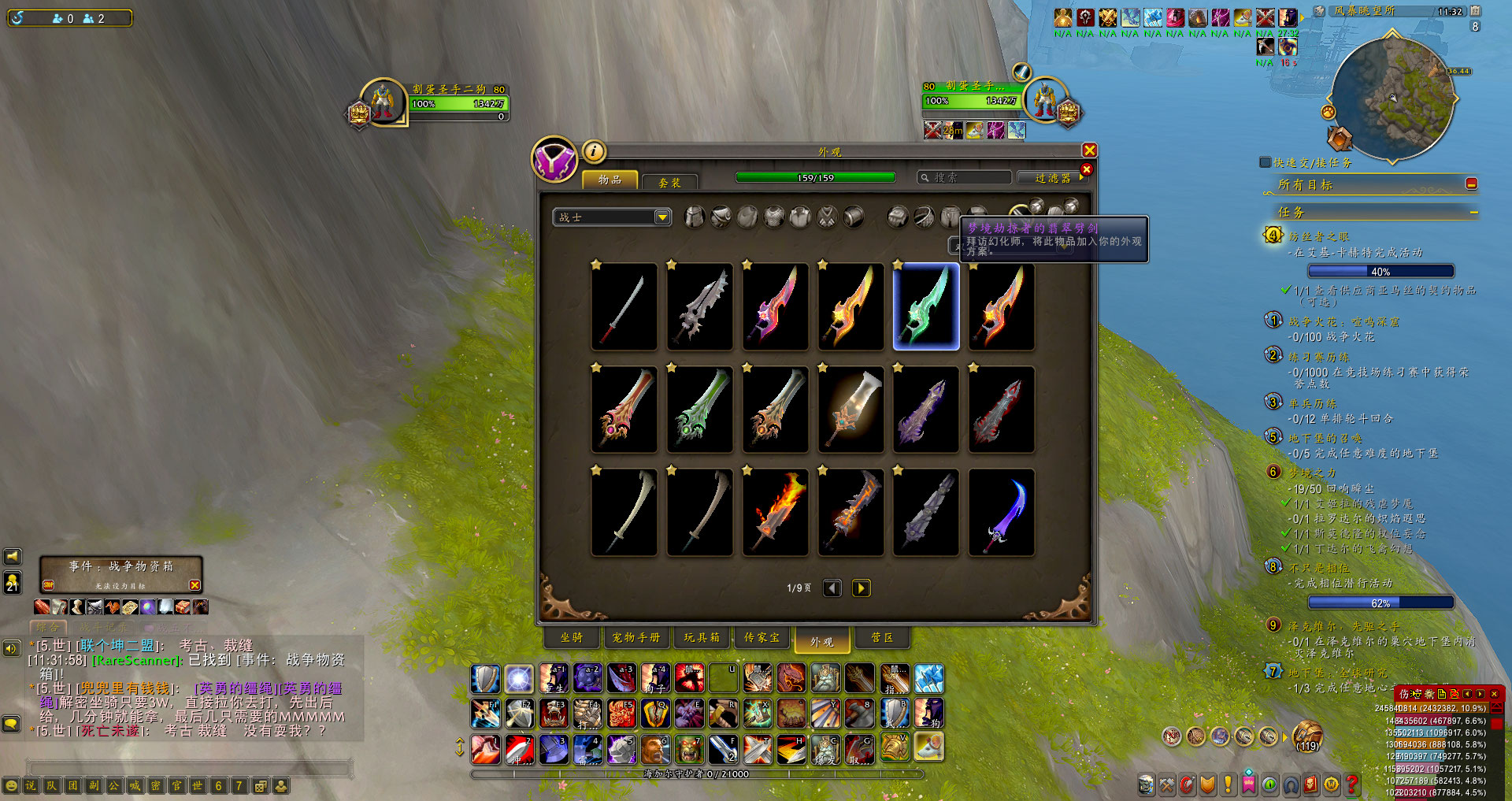Pick the thin katana appearance
The width and height of the screenshot is (1512, 801).
coord(624,306)
